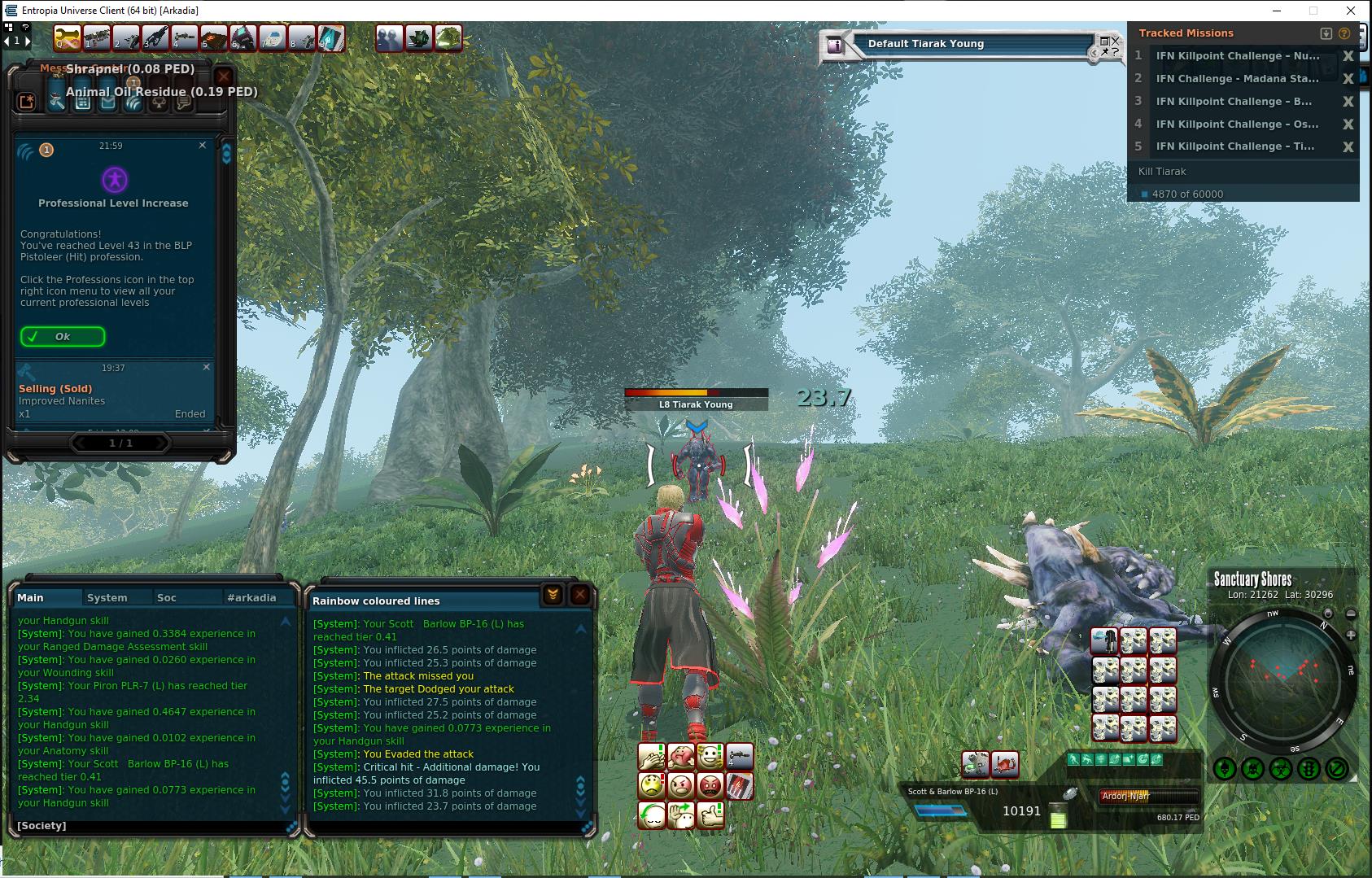Confirm the level increase with Ok

click(x=63, y=336)
